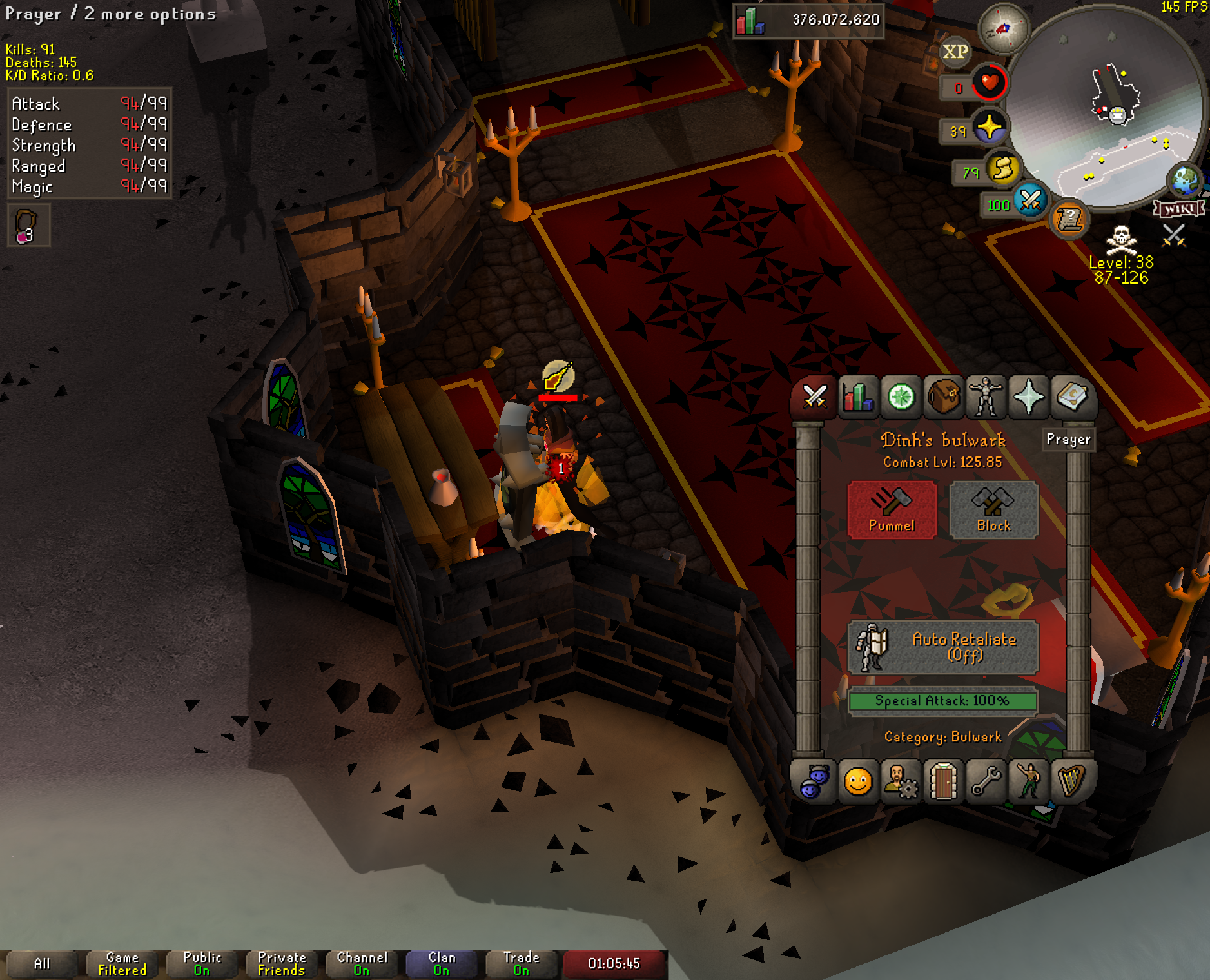Open the Skills tab with bar chart icon
The width and height of the screenshot is (1210, 980).
(x=858, y=397)
